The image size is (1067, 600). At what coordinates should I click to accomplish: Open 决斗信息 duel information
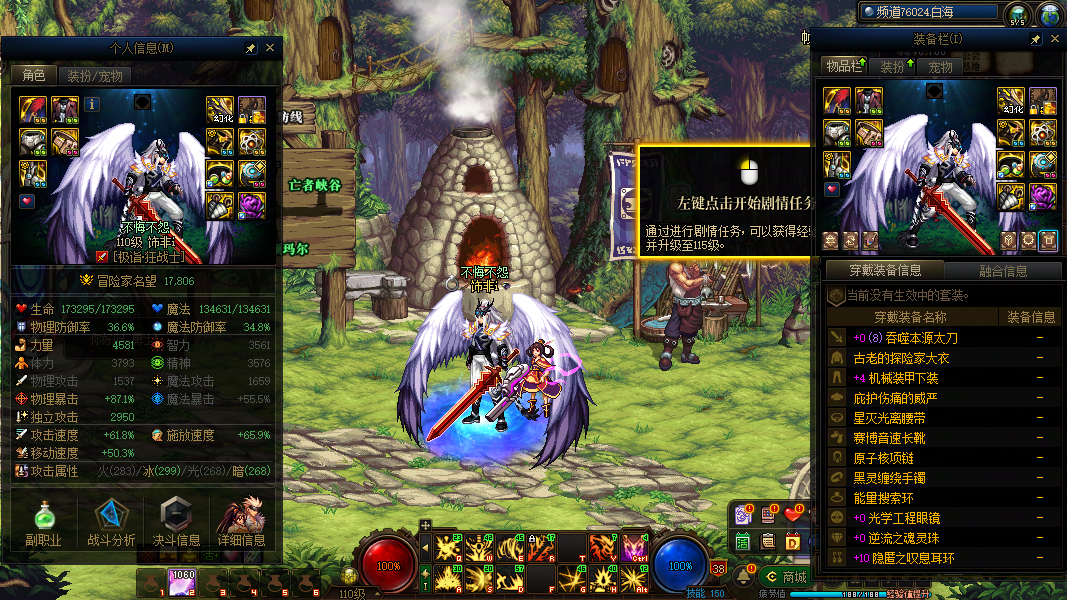pos(175,524)
